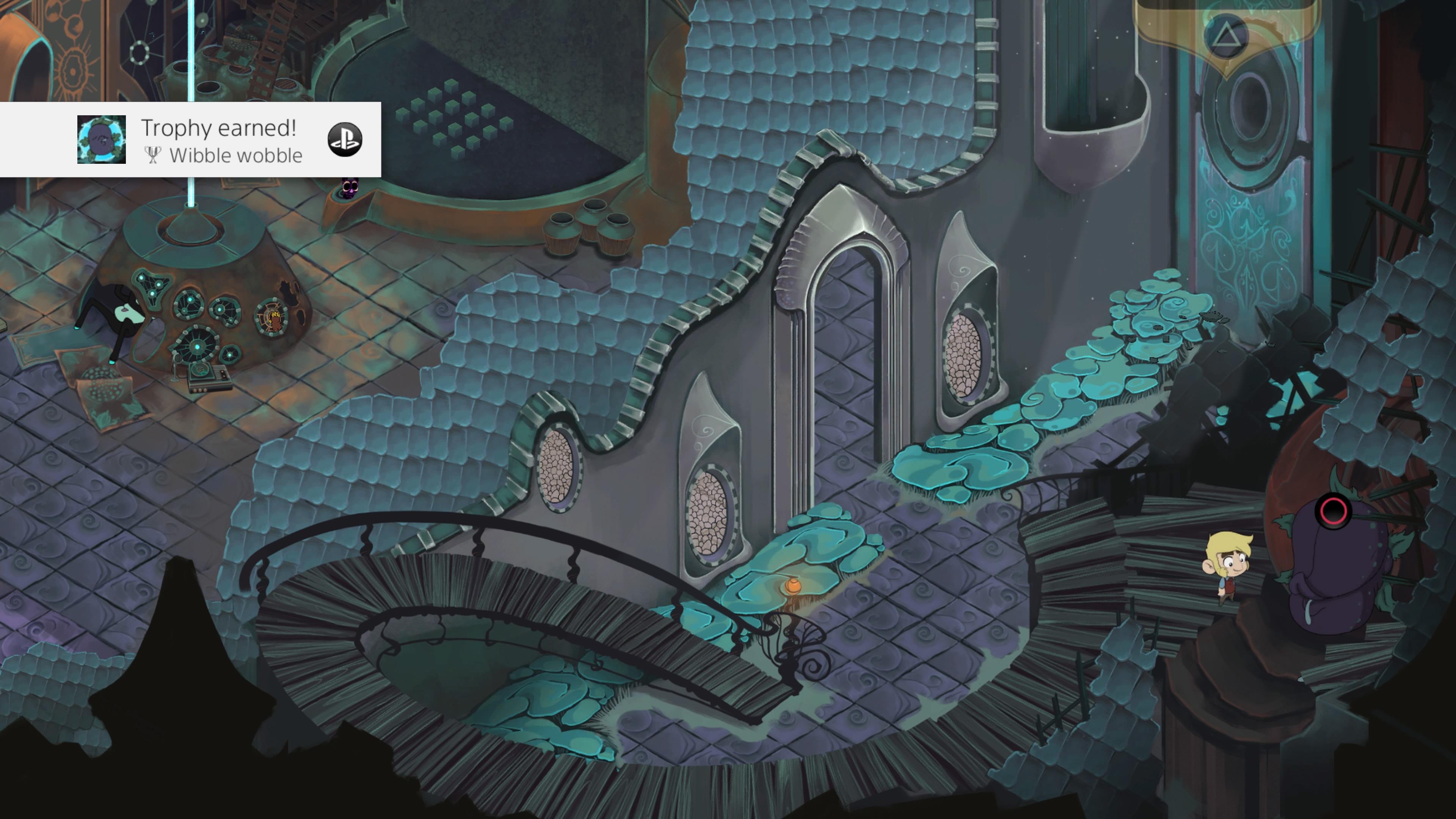Open the Wibble wobble trophy notification
Screen dimensions: 1456x819
[x=220, y=140]
